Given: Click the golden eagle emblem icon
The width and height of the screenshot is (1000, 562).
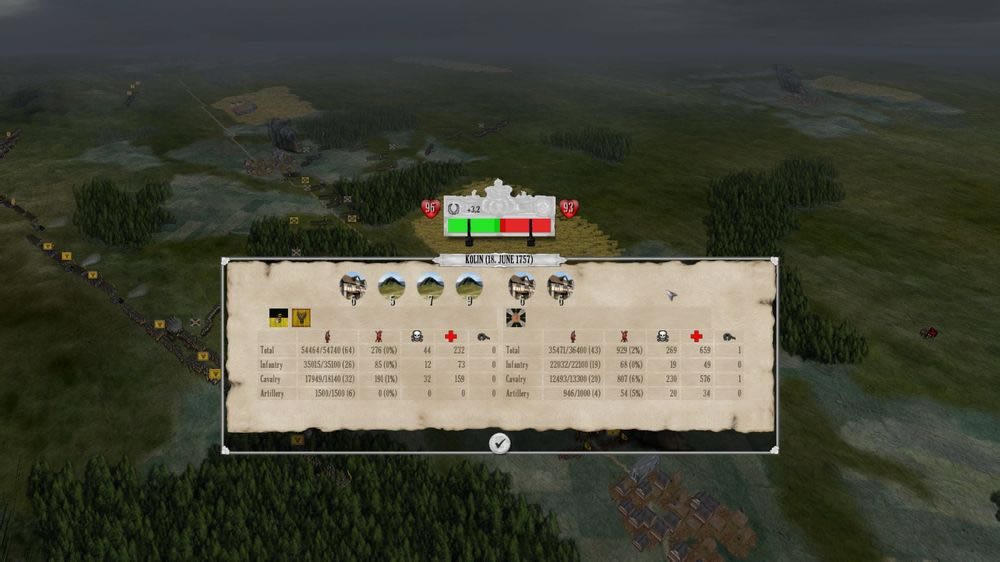Looking at the screenshot, I should 301,317.
